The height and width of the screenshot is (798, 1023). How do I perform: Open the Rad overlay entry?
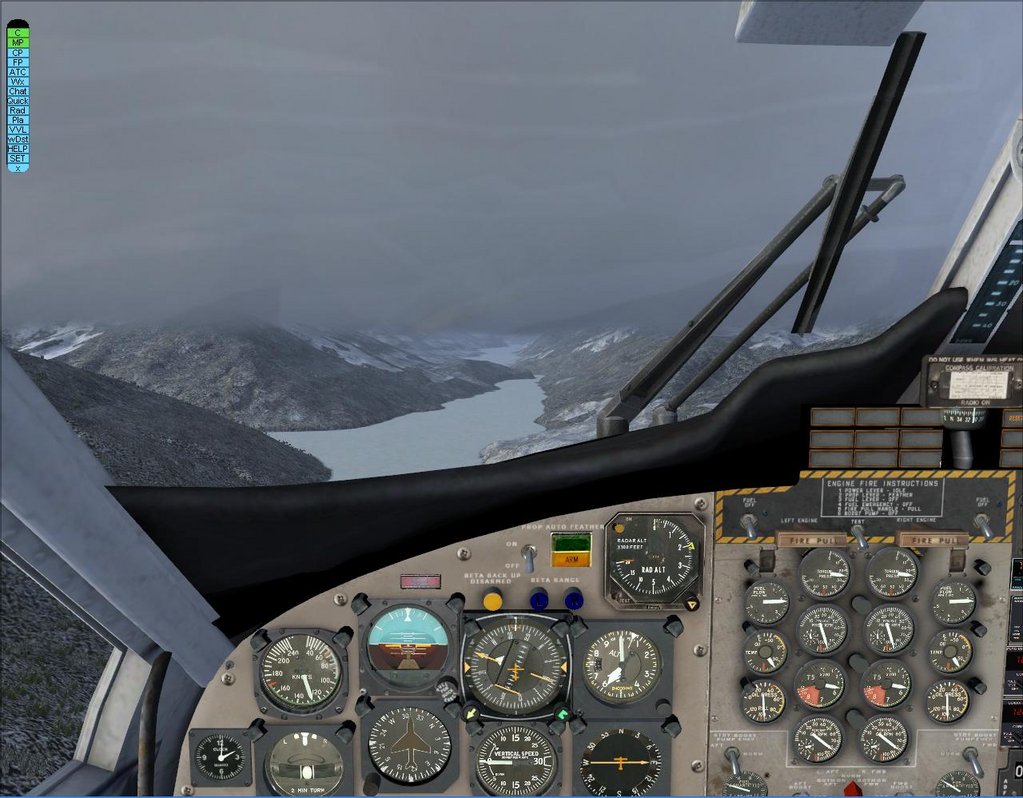point(18,110)
